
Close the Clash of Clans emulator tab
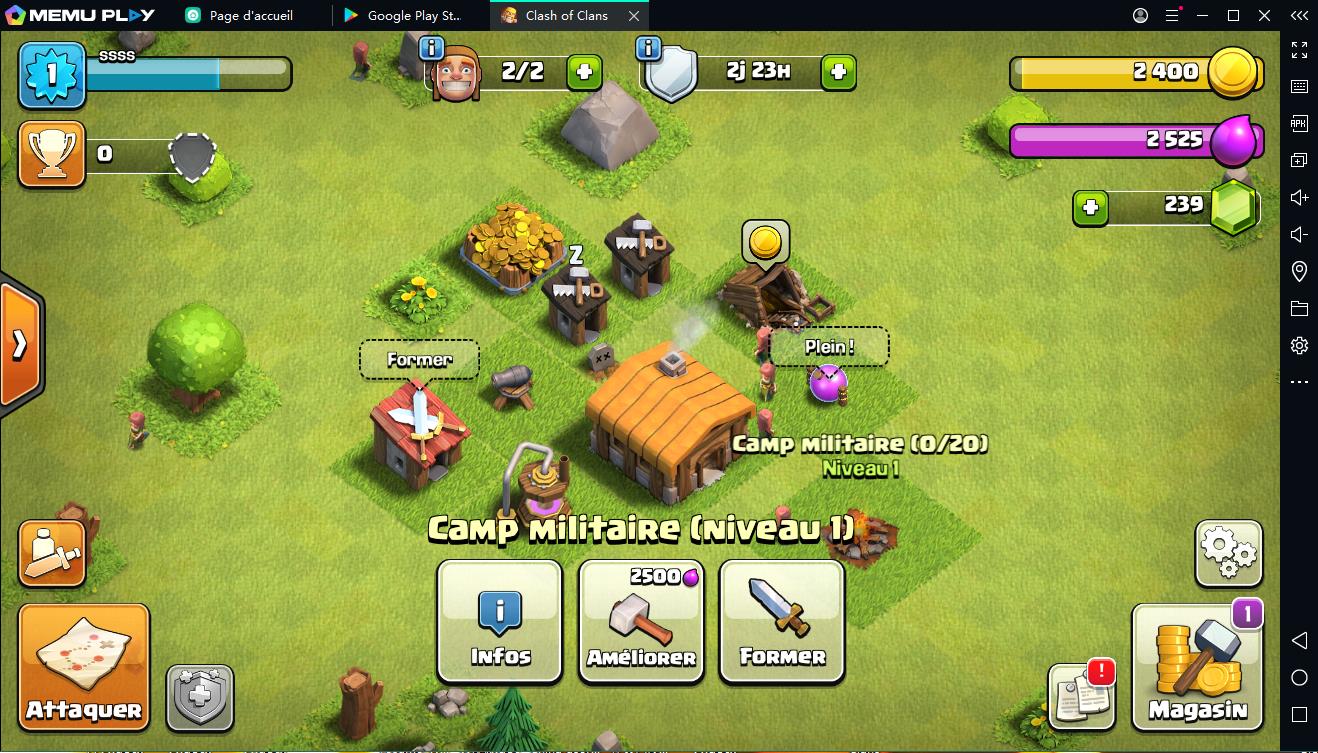(634, 16)
